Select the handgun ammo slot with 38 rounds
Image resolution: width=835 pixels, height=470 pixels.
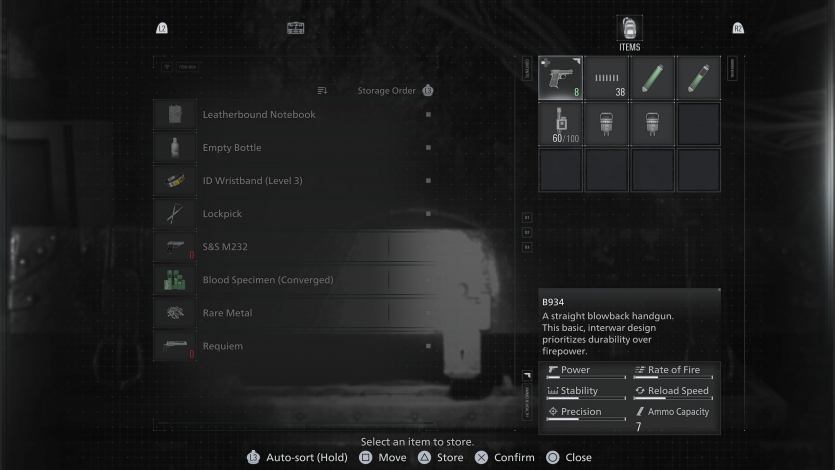pos(607,78)
